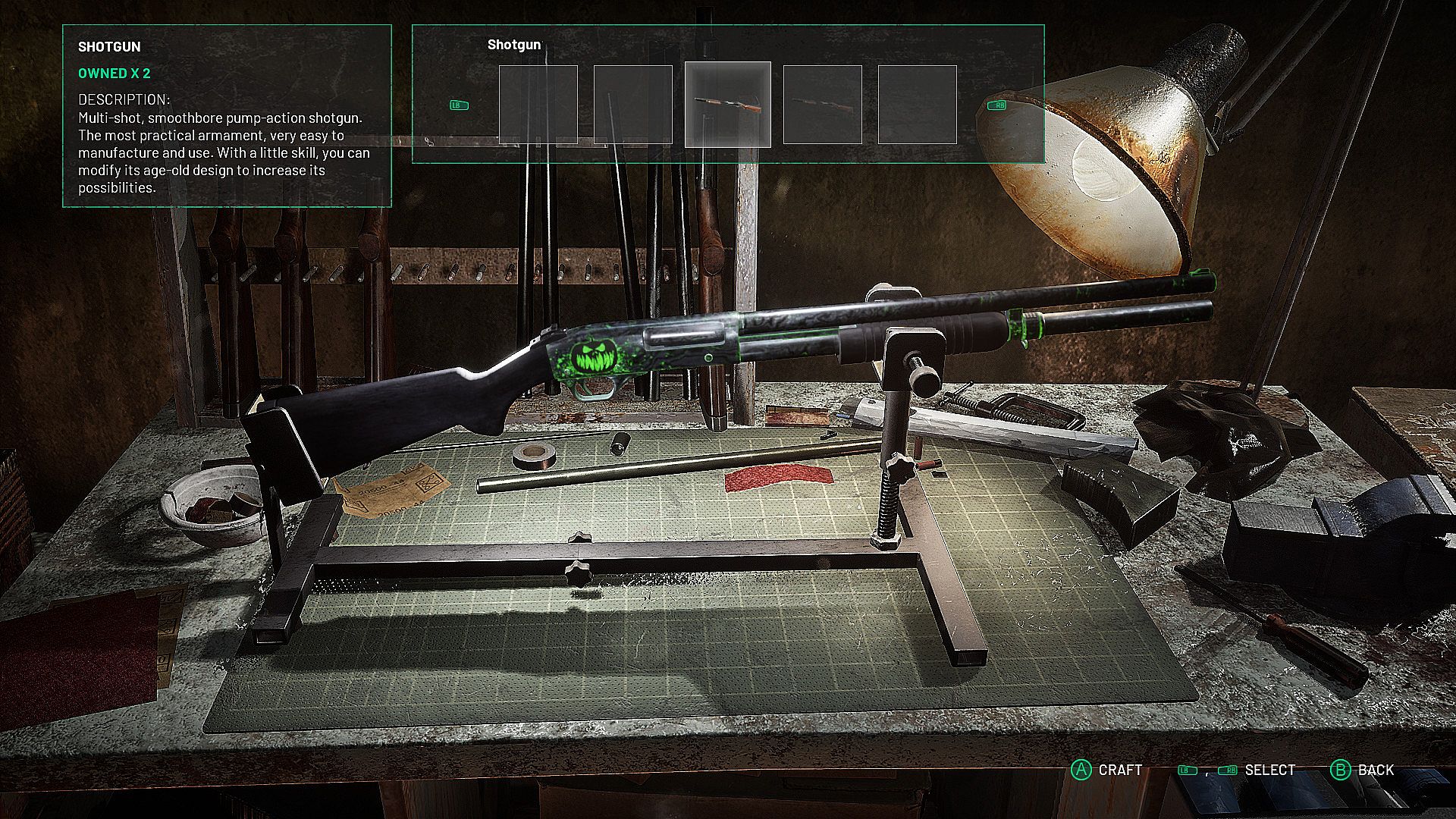Image resolution: width=1456 pixels, height=819 pixels.
Task: Choose the dimmed shotgun variant slot
Action: coord(822,105)
